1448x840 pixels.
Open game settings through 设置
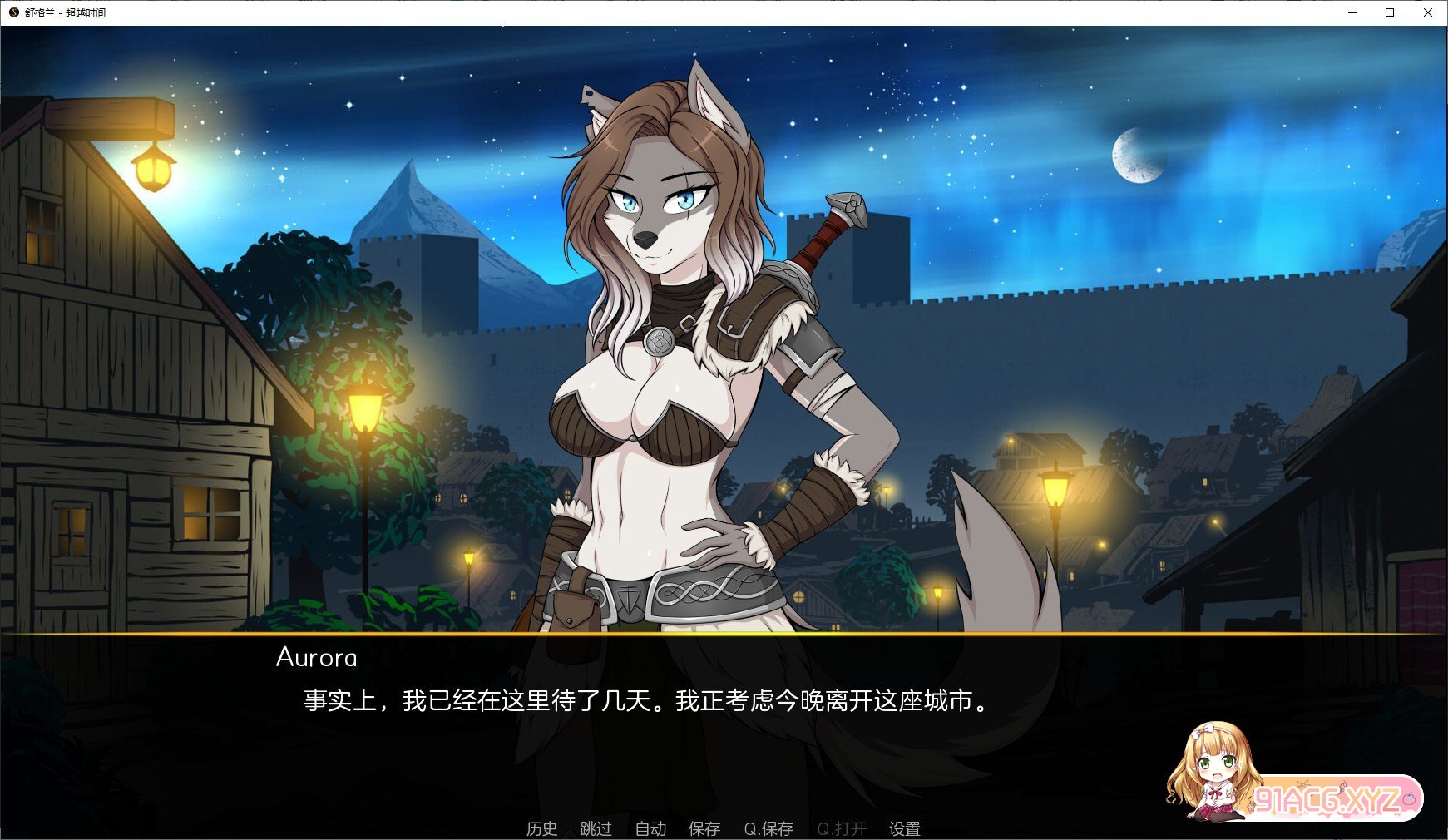coord(906,829)
